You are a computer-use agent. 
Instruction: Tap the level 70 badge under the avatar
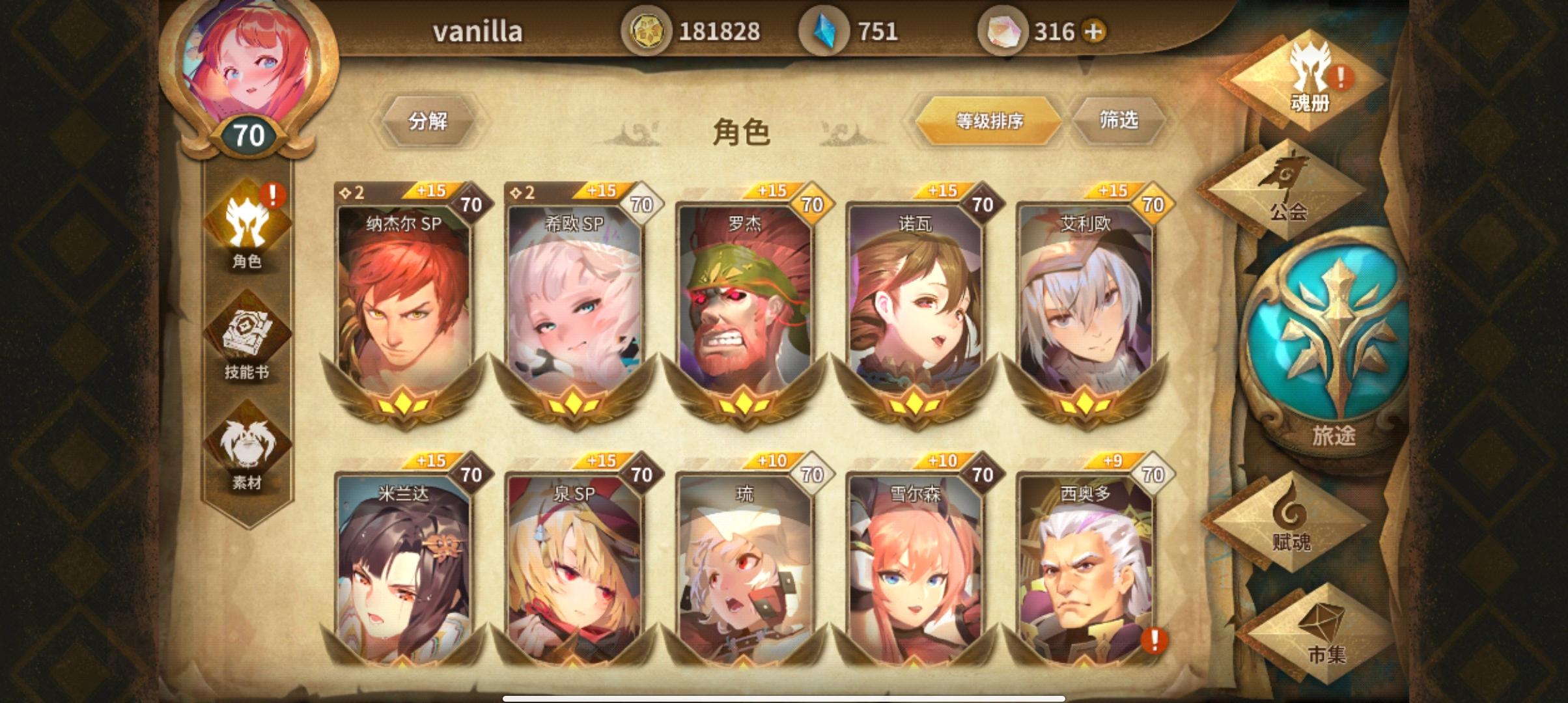coord(249,135)
